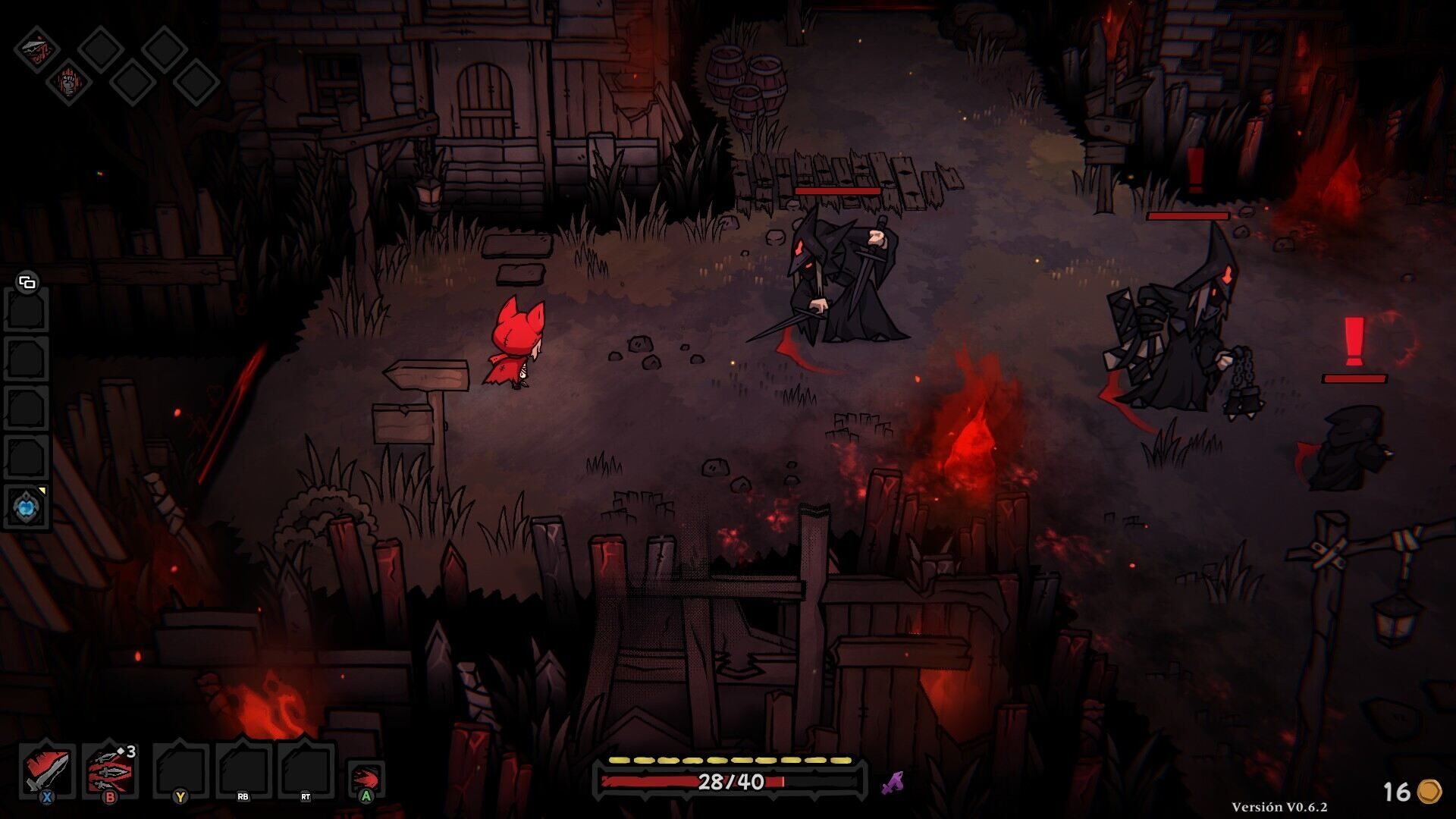Select the blue gem trinket slot
Screen dimensions: 1456x819
(x=27, y=506)
